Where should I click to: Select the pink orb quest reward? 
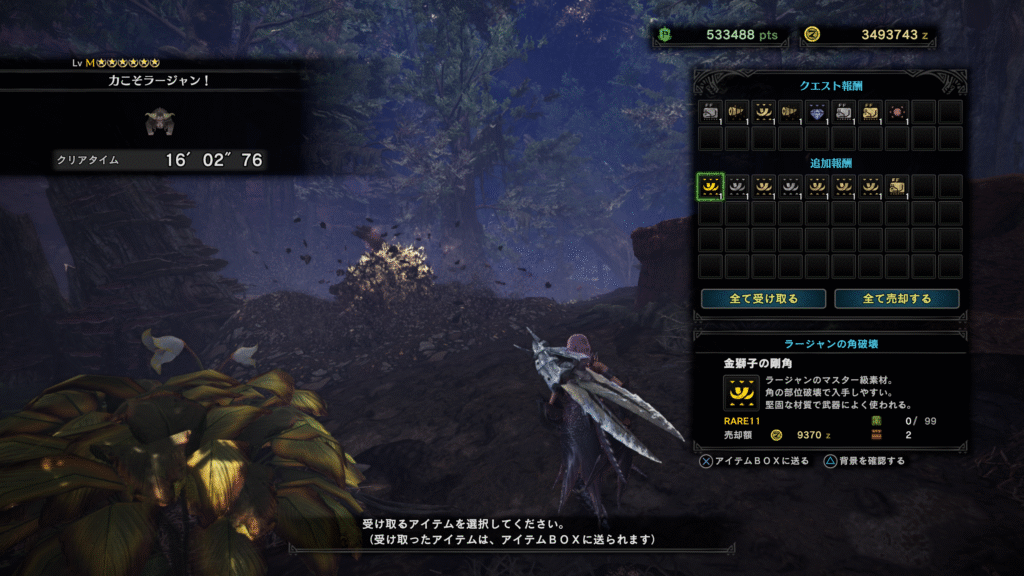tap(897, 111)
